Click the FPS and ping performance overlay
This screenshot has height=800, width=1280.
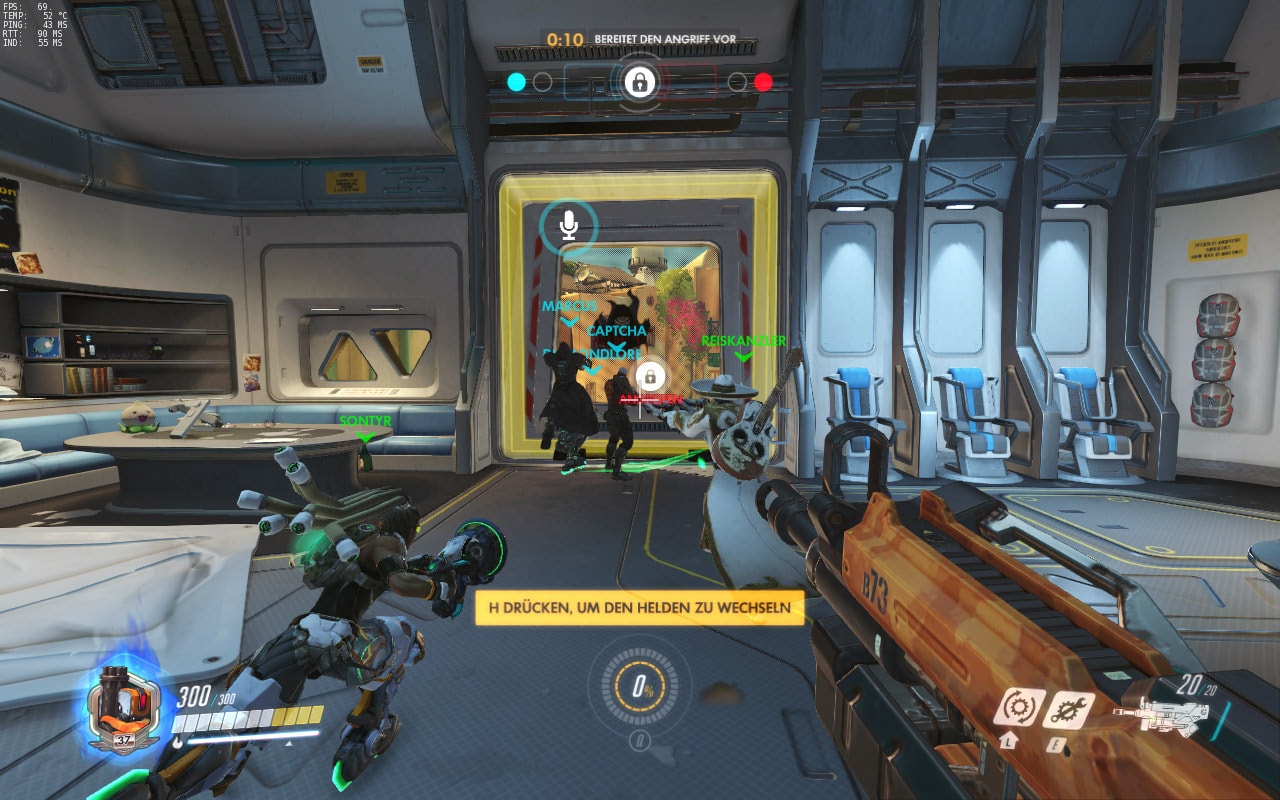pos(35,25)
